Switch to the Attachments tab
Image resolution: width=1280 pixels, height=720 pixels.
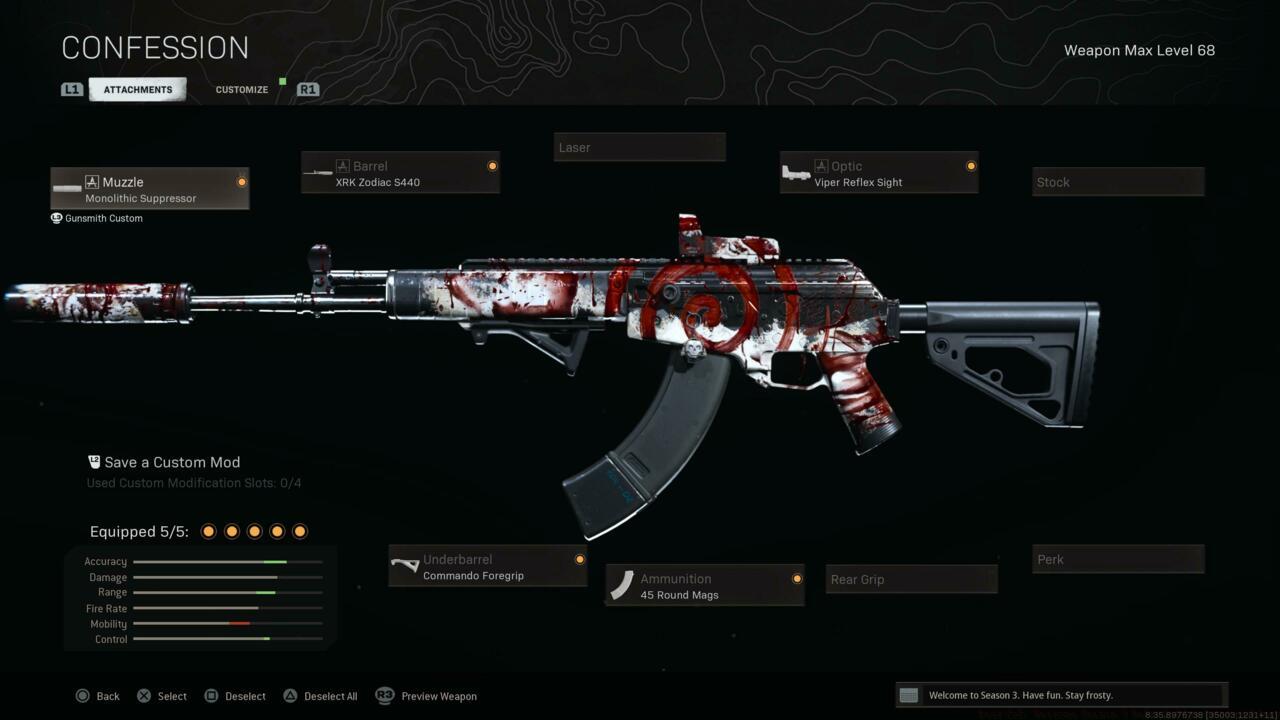pos(137,90)
